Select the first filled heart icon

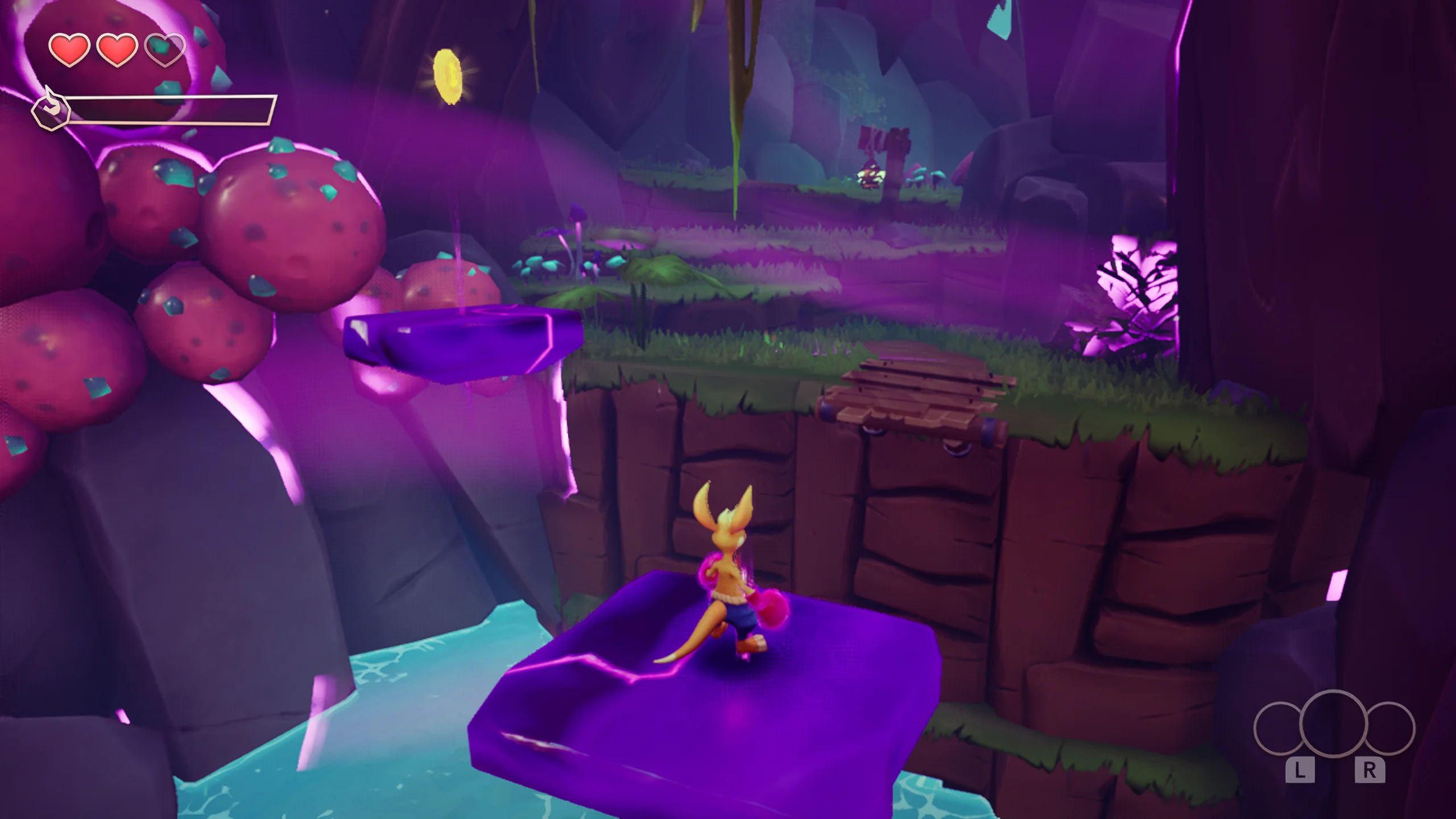point(68,49)
